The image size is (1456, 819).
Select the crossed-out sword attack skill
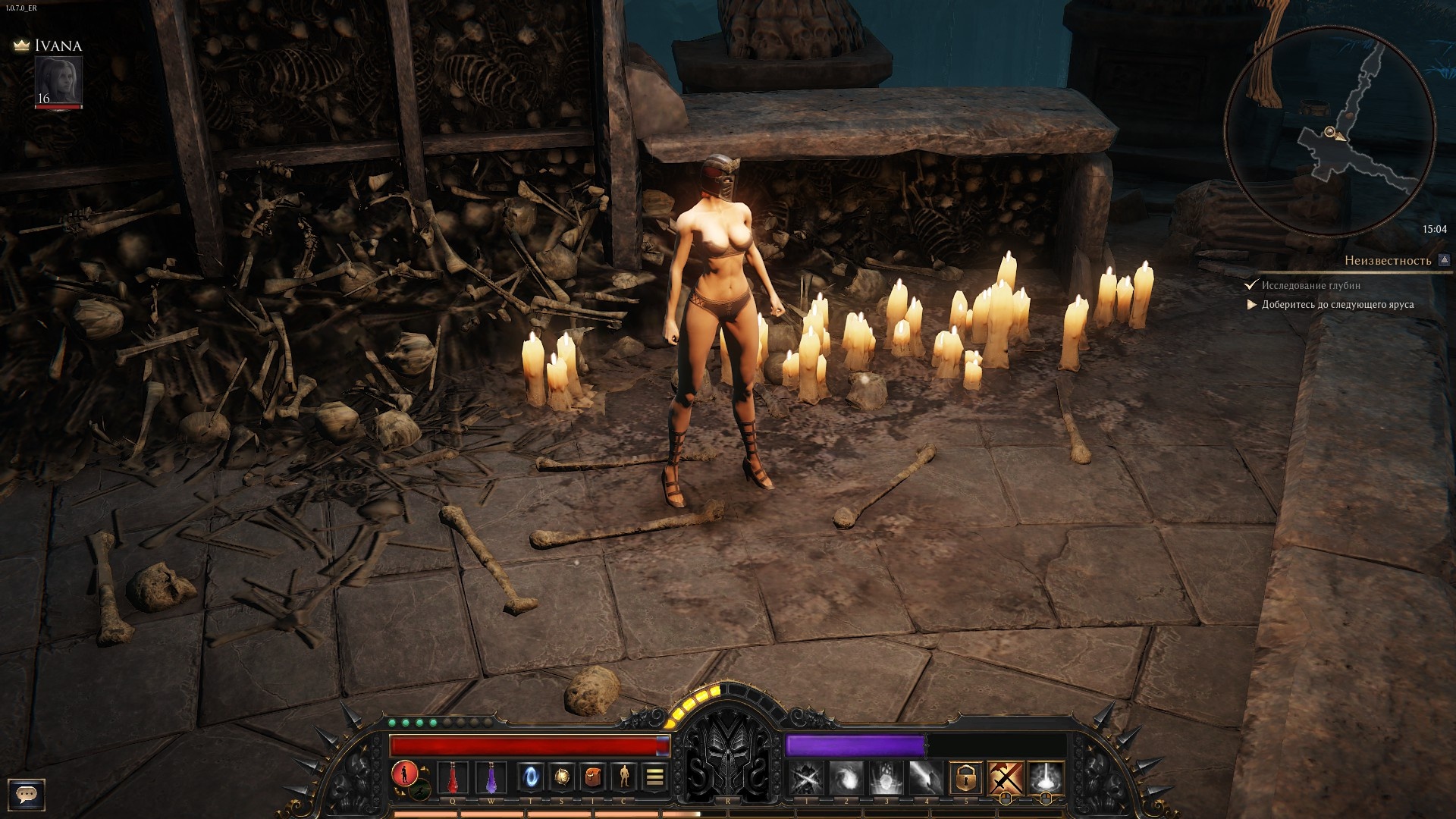tap(1006, 778)
